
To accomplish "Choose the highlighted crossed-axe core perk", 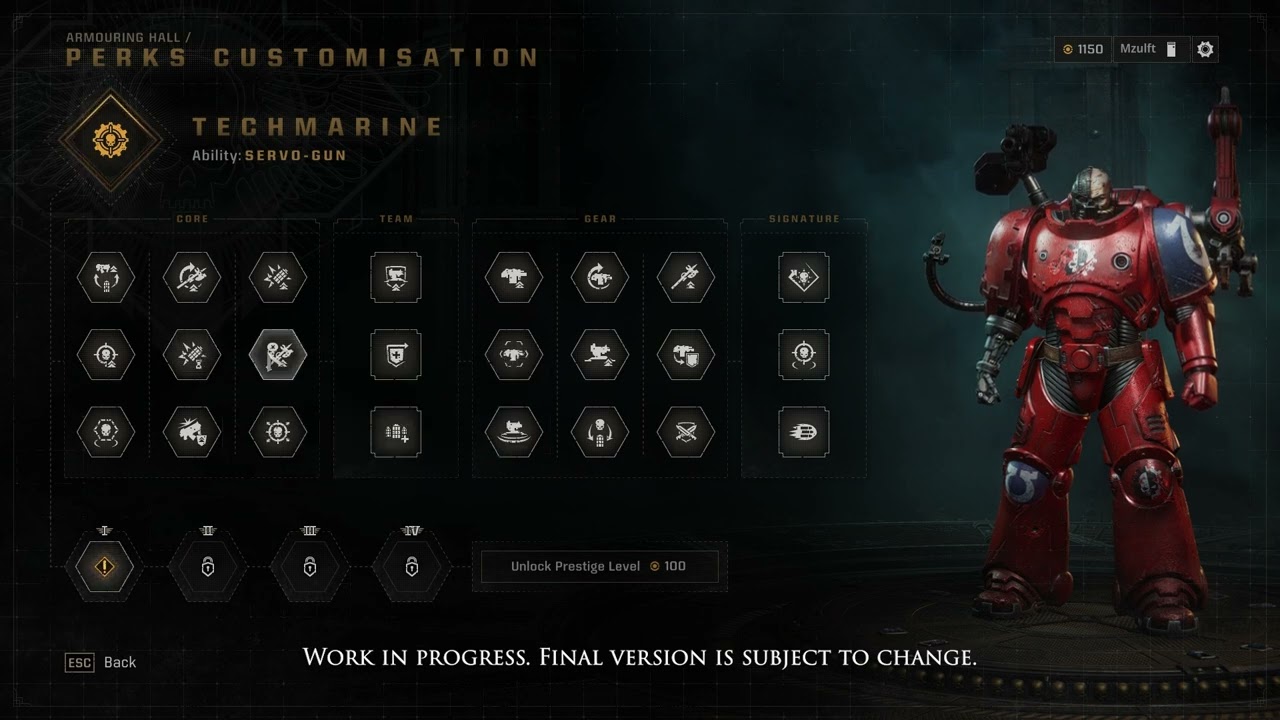I will click(x=278, y=354).
